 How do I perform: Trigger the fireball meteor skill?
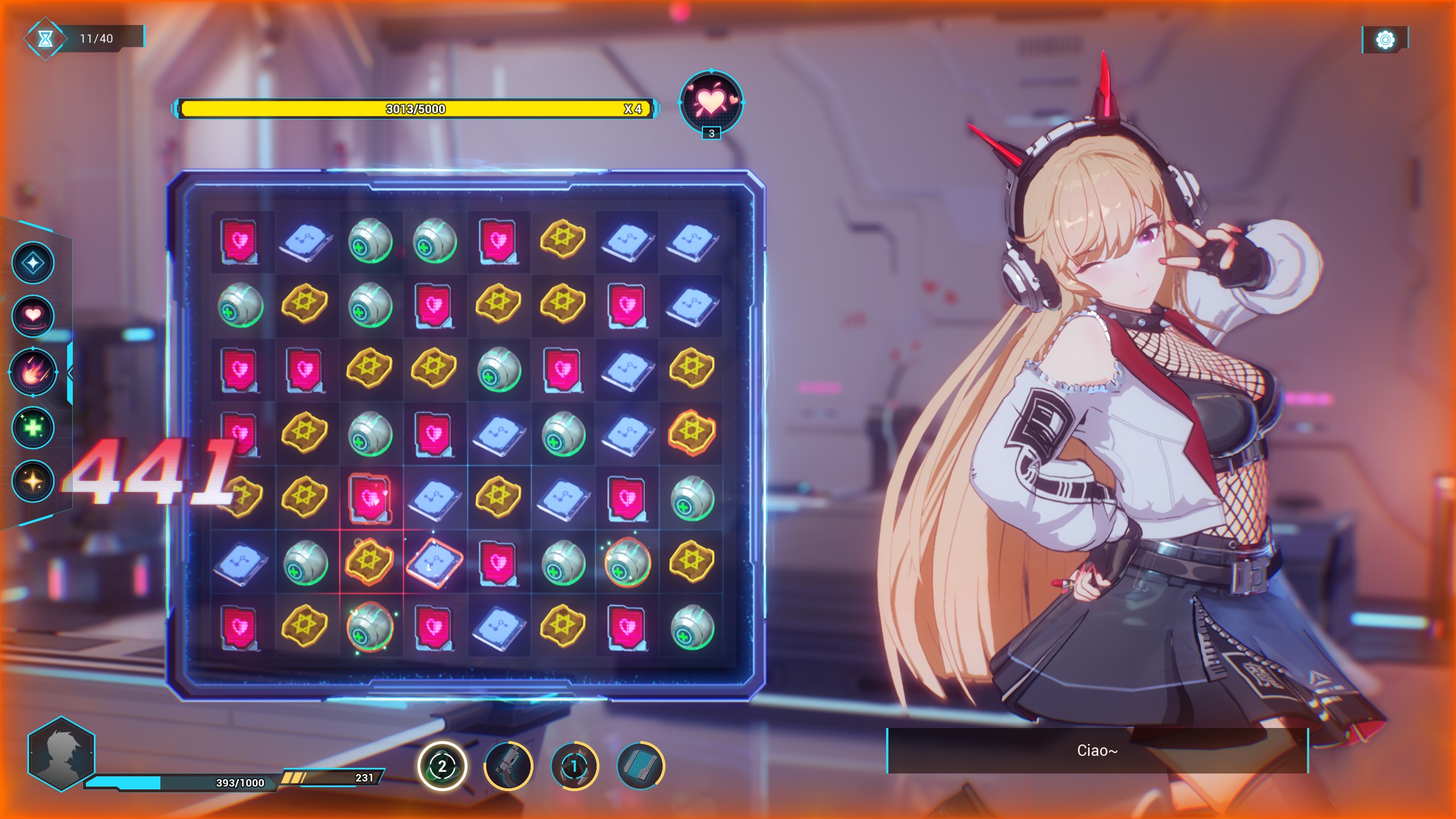tap(33, 373)
